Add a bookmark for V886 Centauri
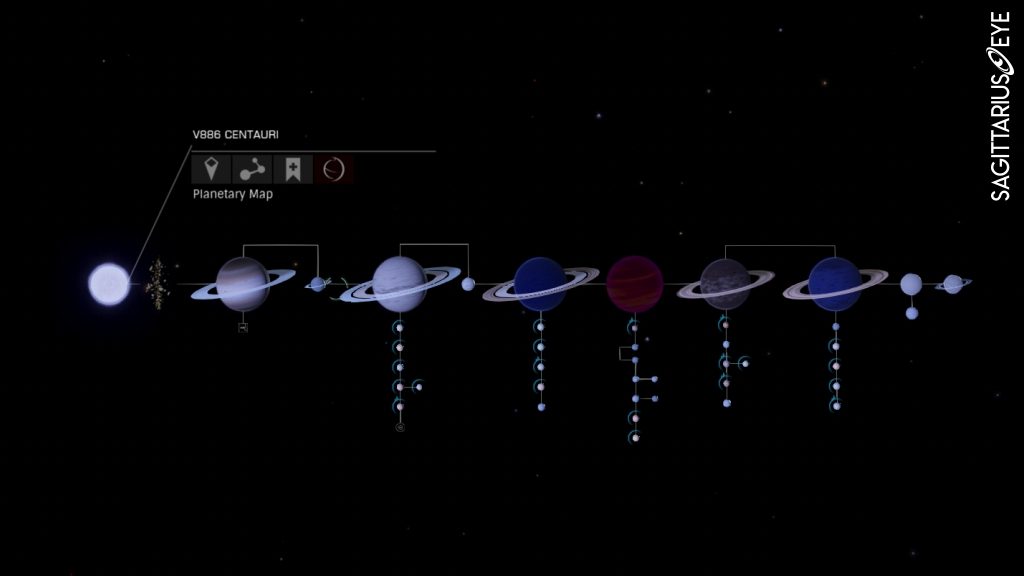Screen dimensions: 1024x576 point(293,168)
